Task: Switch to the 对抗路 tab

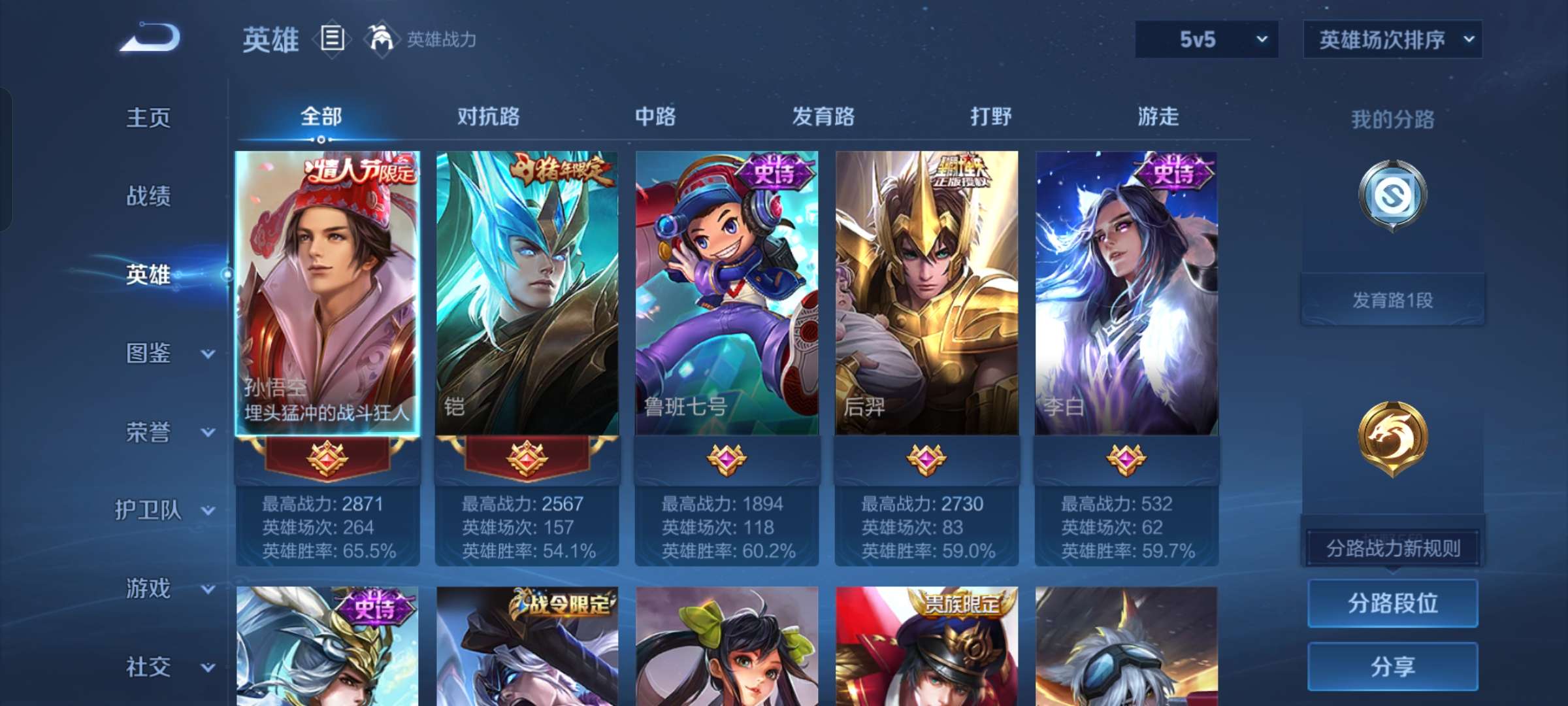Action: click(487, 118)
